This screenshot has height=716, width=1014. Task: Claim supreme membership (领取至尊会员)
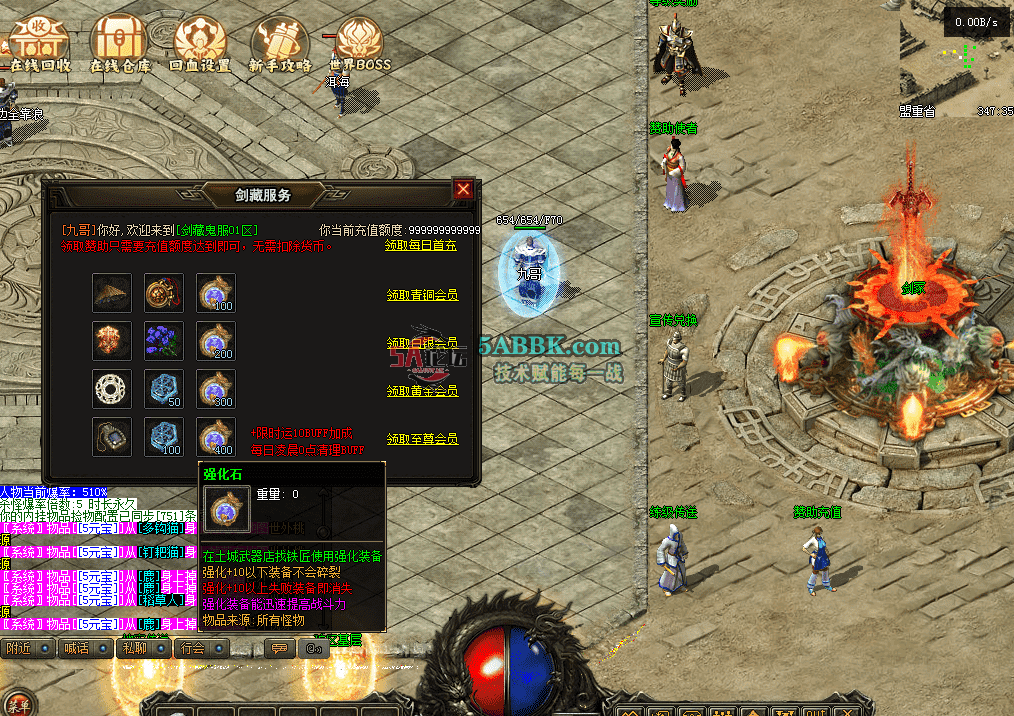[422, 439]
